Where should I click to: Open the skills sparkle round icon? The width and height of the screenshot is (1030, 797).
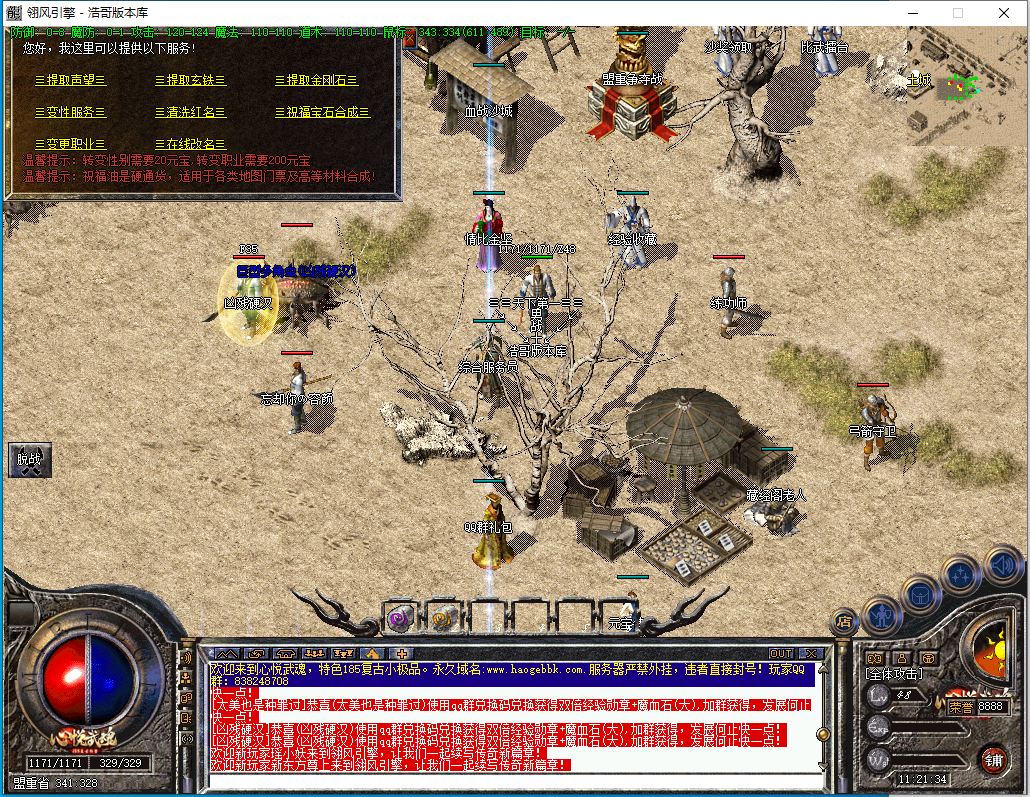(x=961, y=575)
